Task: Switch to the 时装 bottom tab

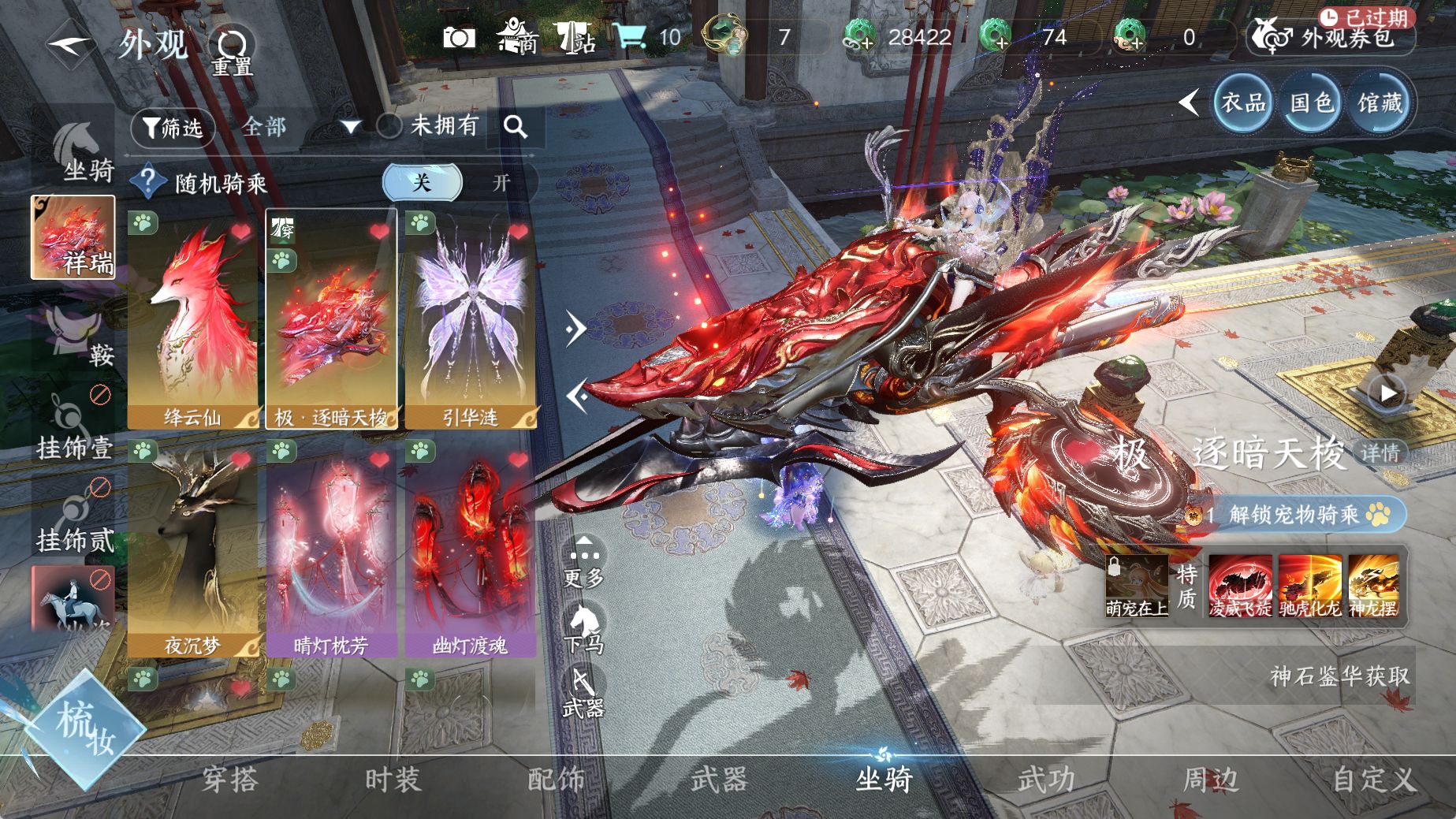Action: pos(393,780)
